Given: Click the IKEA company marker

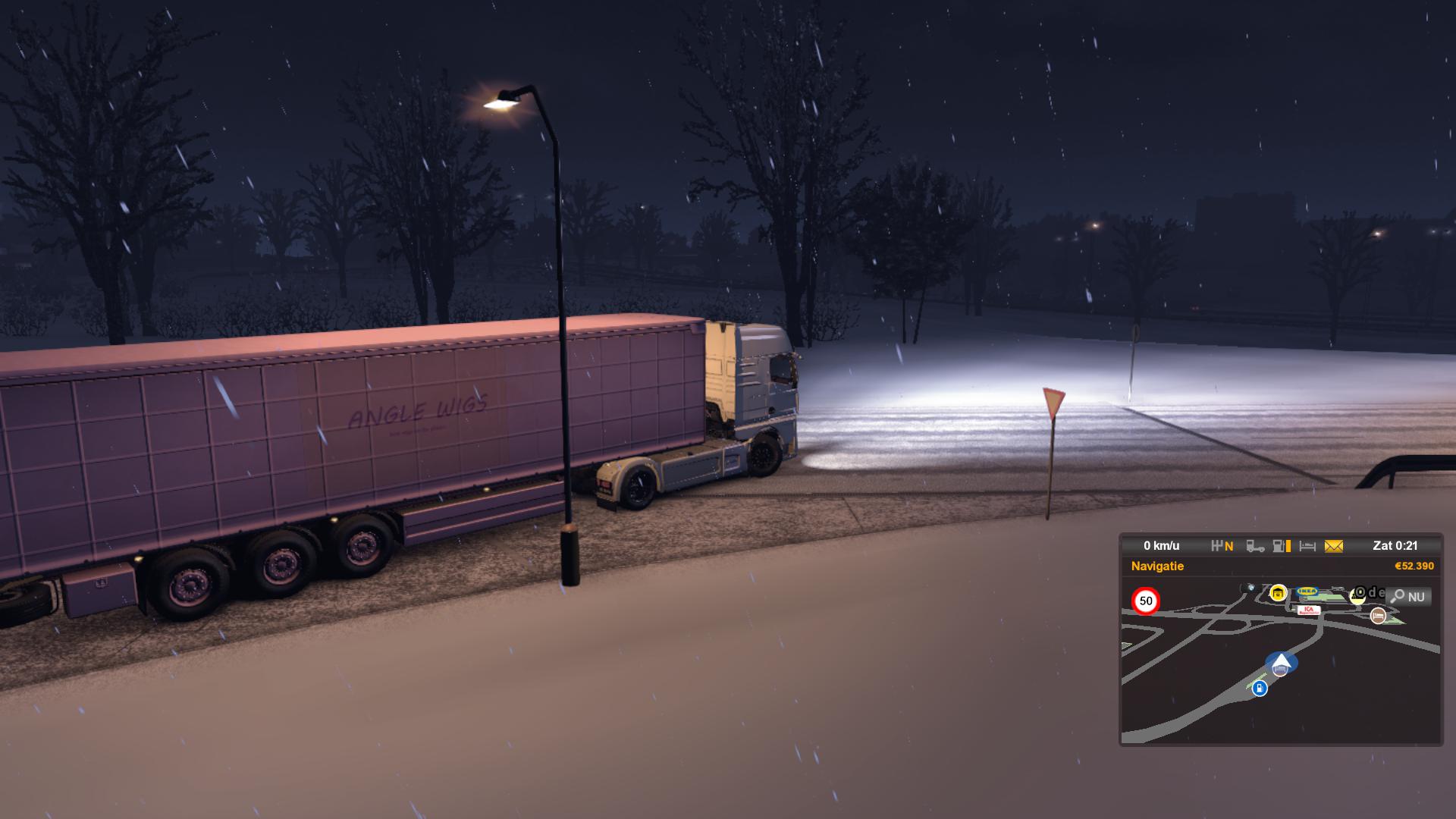Looking at the screenshot, I should pos(1307,591).
